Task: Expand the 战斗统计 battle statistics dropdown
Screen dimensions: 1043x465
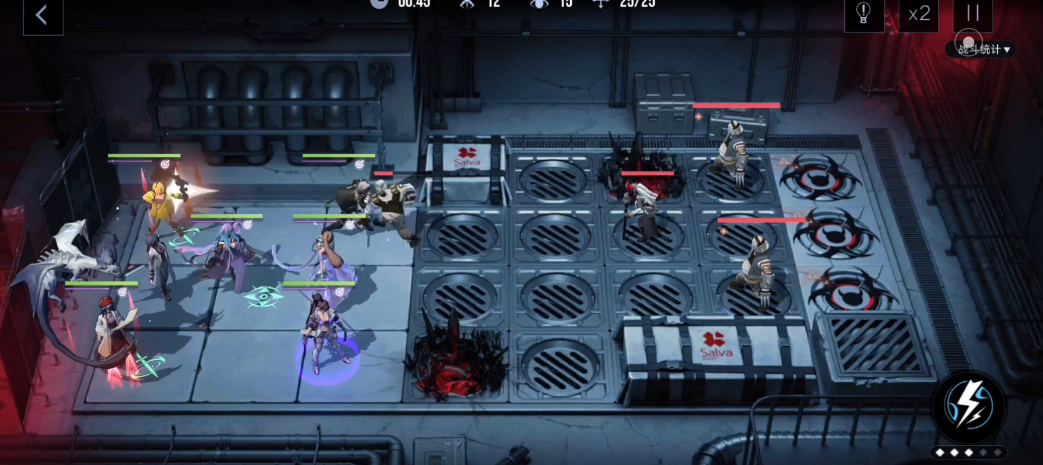Action: pos(984,49)
